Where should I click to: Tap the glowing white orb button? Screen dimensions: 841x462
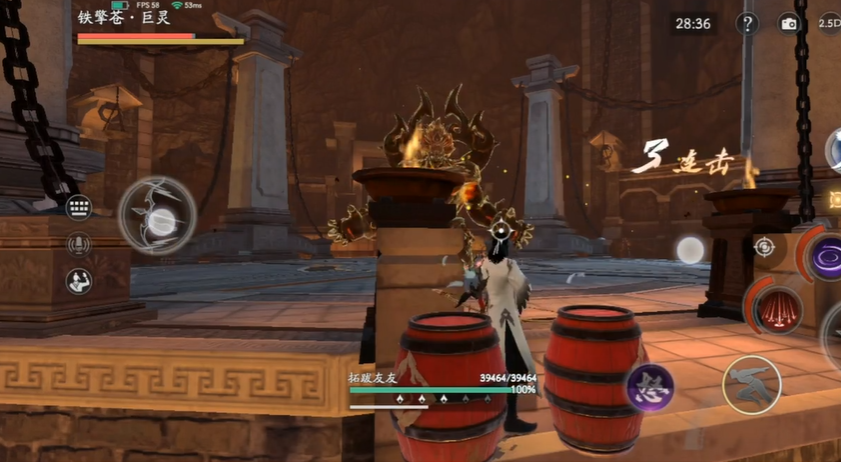point(690,250)
